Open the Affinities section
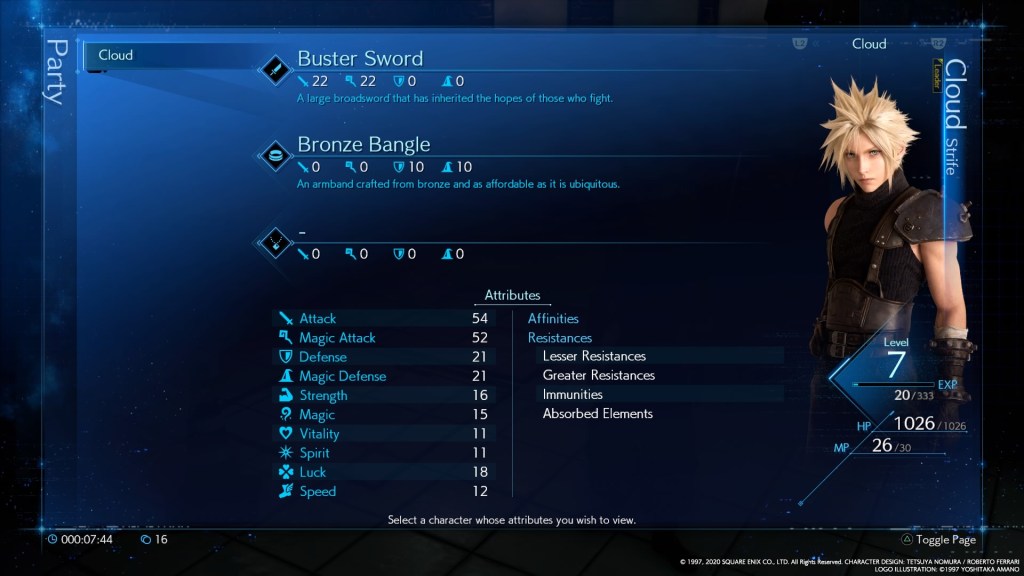This screenshot has height=576, width=1024. (553, 319)
